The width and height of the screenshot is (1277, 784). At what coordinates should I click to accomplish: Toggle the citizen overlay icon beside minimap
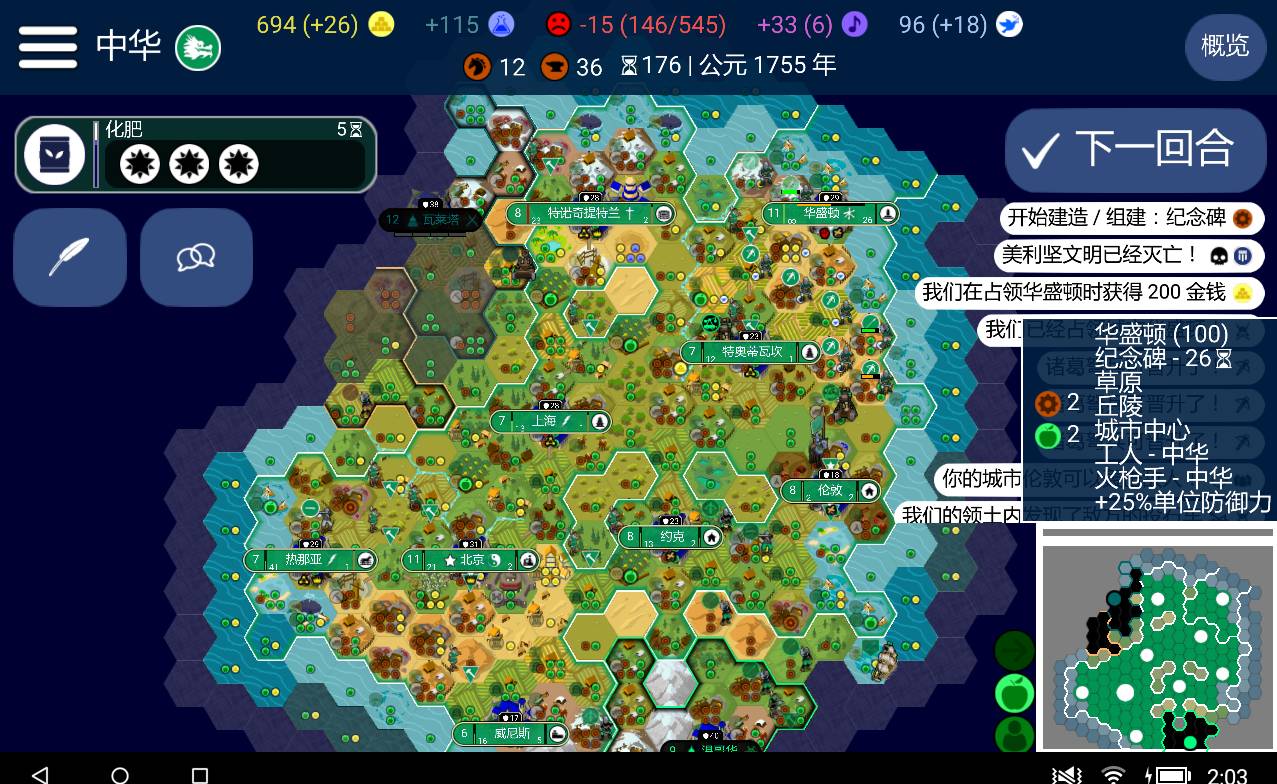pyautogui.click(x=1014, y=734)
